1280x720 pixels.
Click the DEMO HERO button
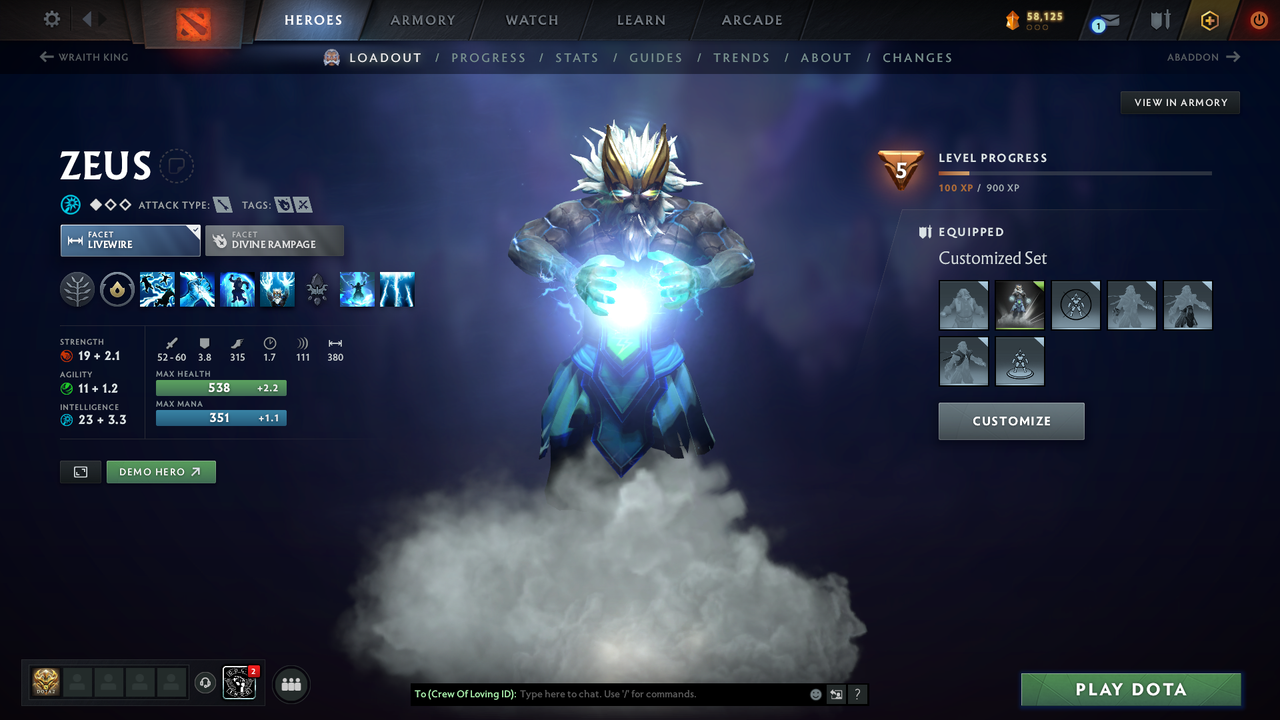pyautogui.click(x=160, y=471)
